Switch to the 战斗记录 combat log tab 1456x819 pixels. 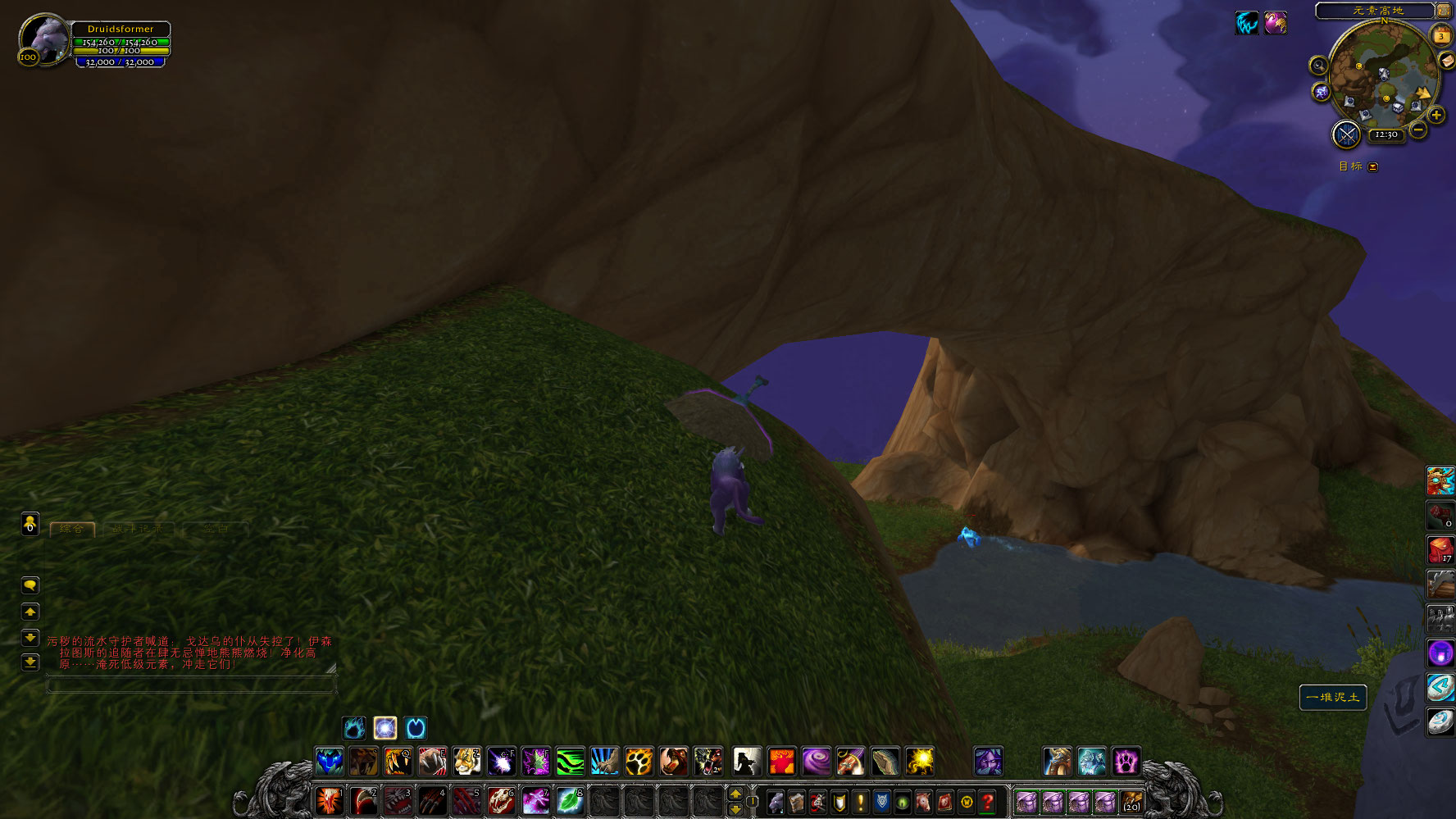click(137, 530)
